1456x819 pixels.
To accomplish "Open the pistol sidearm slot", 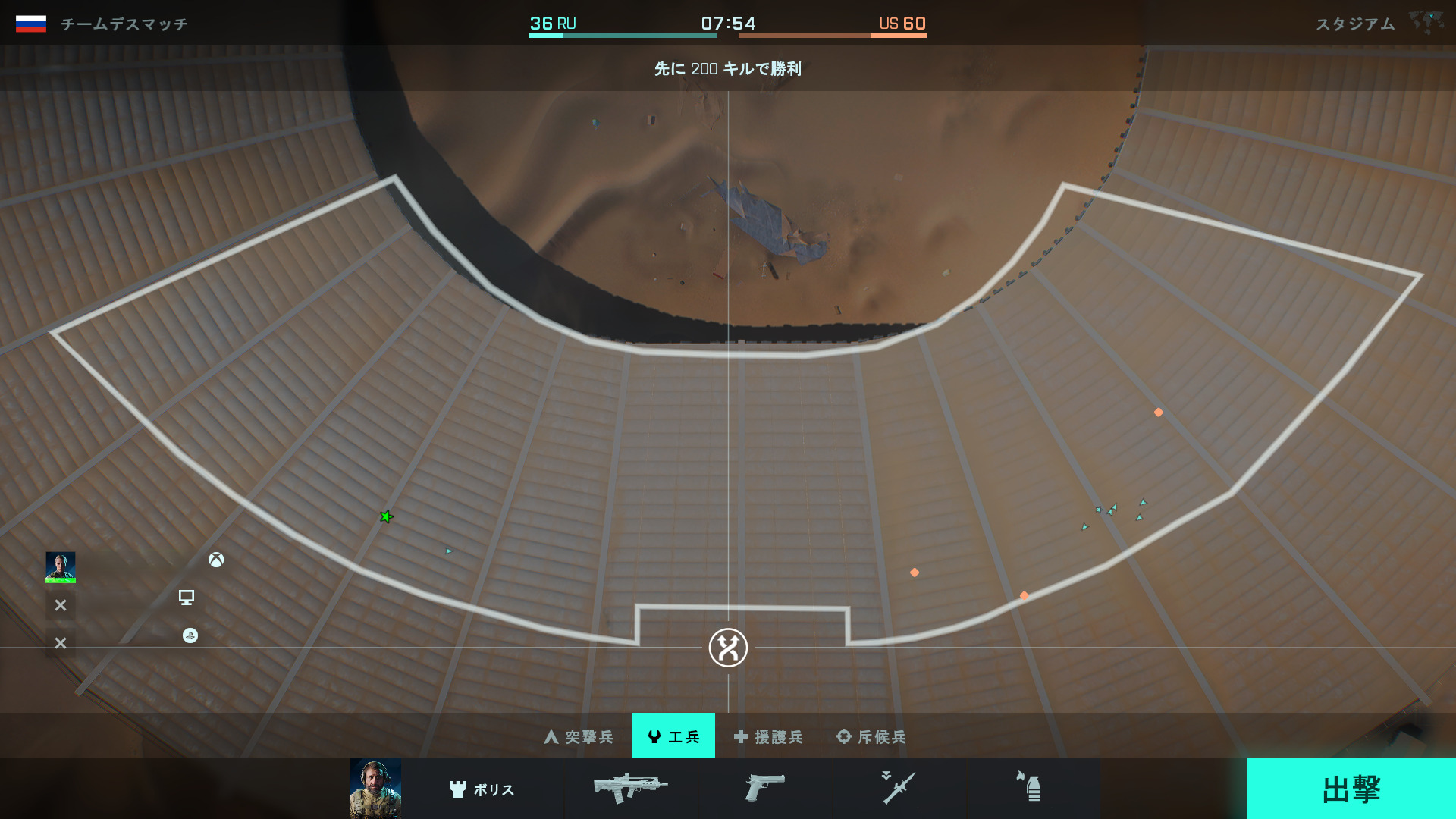I will click(x=764, y=789).
